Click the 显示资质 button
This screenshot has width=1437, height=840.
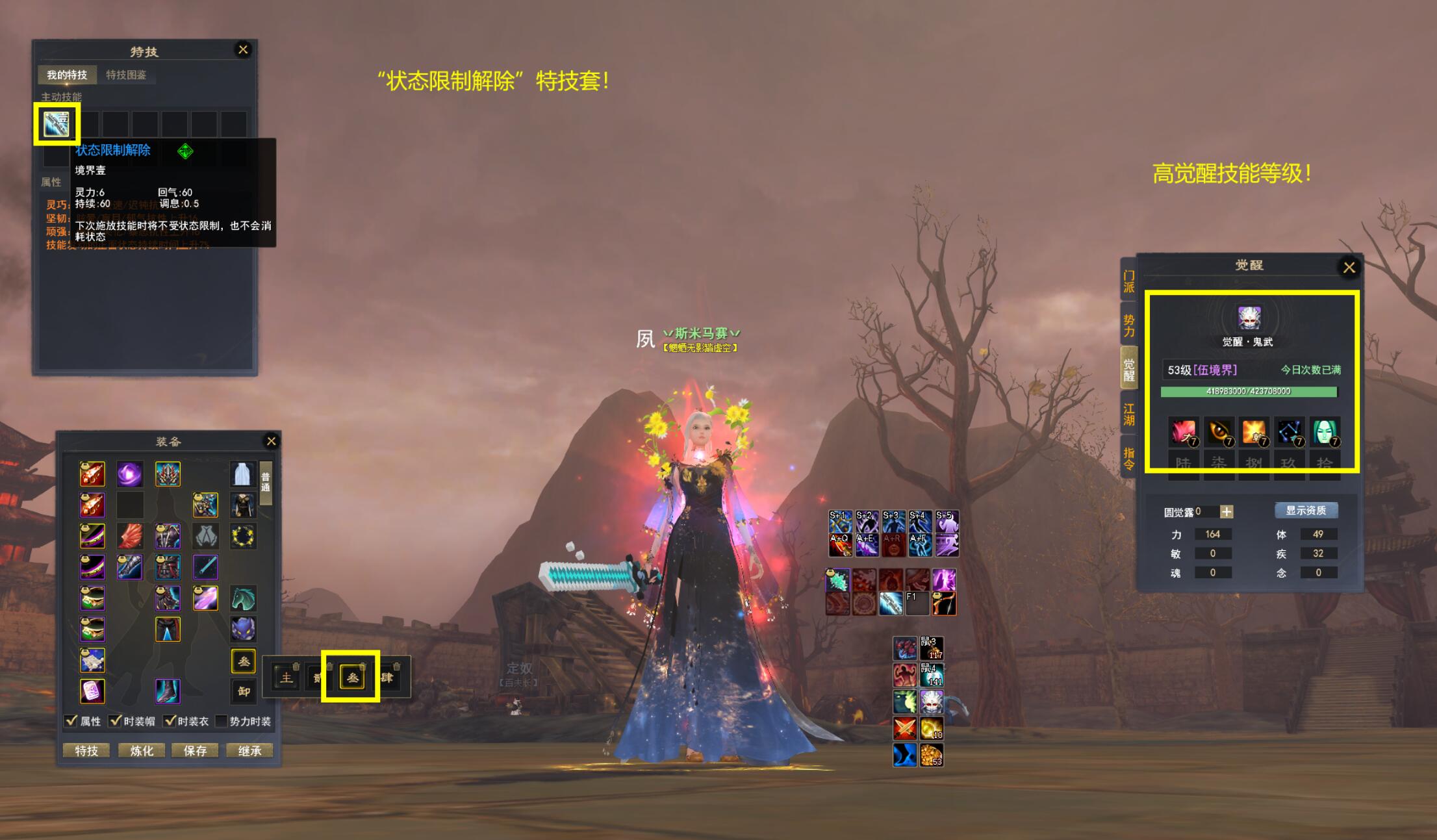coord(1306,511)
